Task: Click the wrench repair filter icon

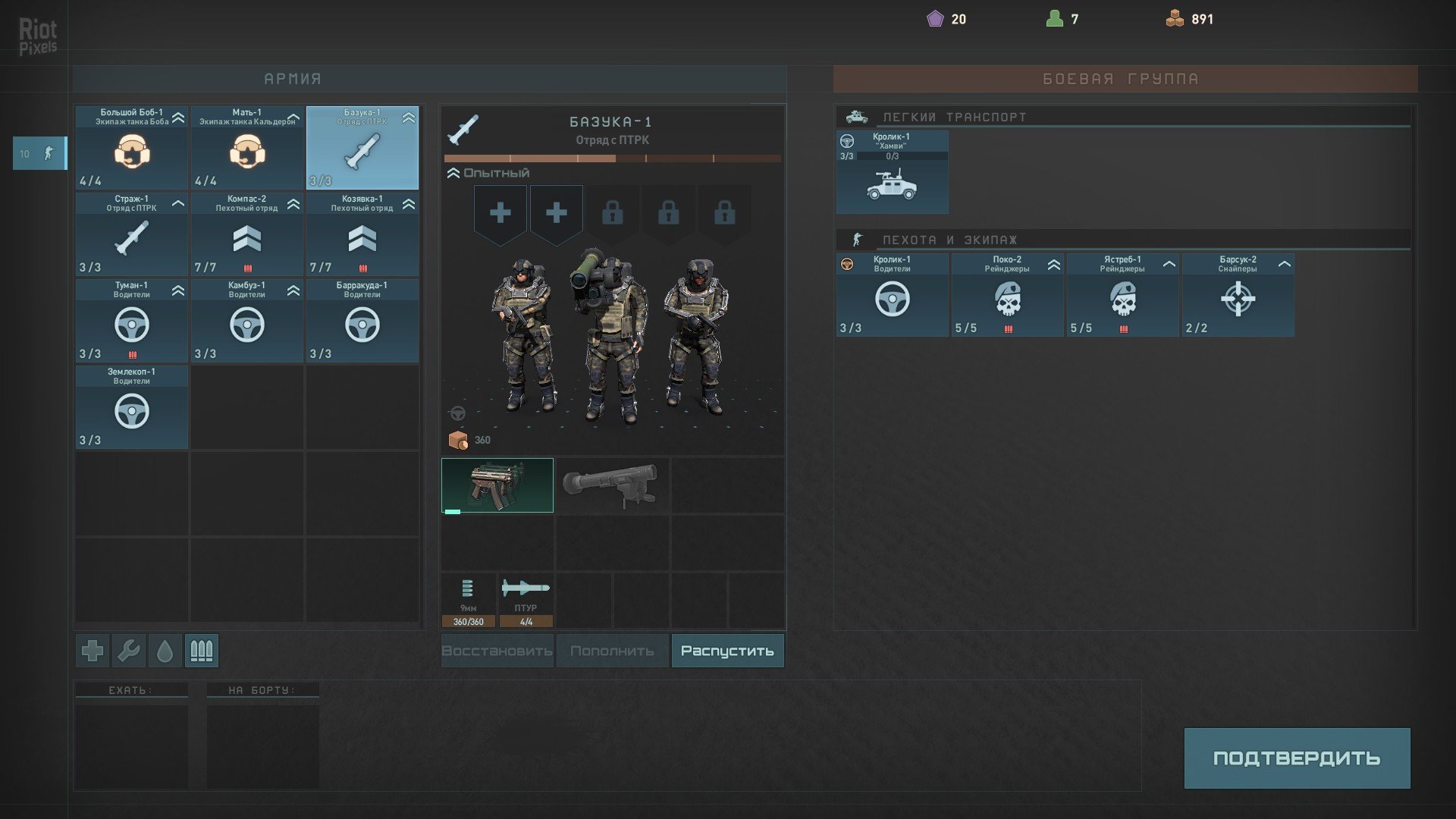Action: (129, 651)
